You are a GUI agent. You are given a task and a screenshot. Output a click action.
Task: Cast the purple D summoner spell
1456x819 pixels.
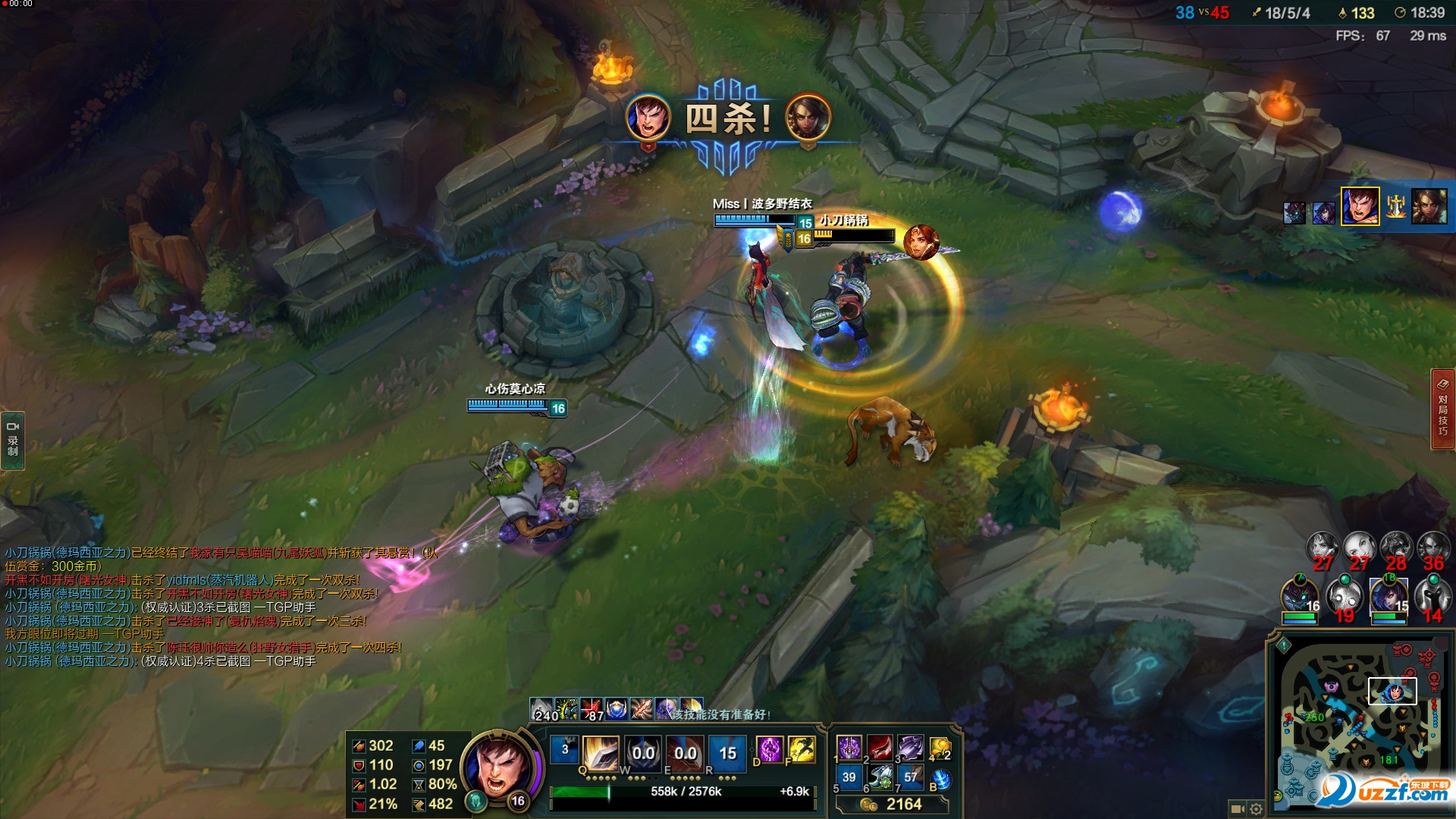point(770,750)
